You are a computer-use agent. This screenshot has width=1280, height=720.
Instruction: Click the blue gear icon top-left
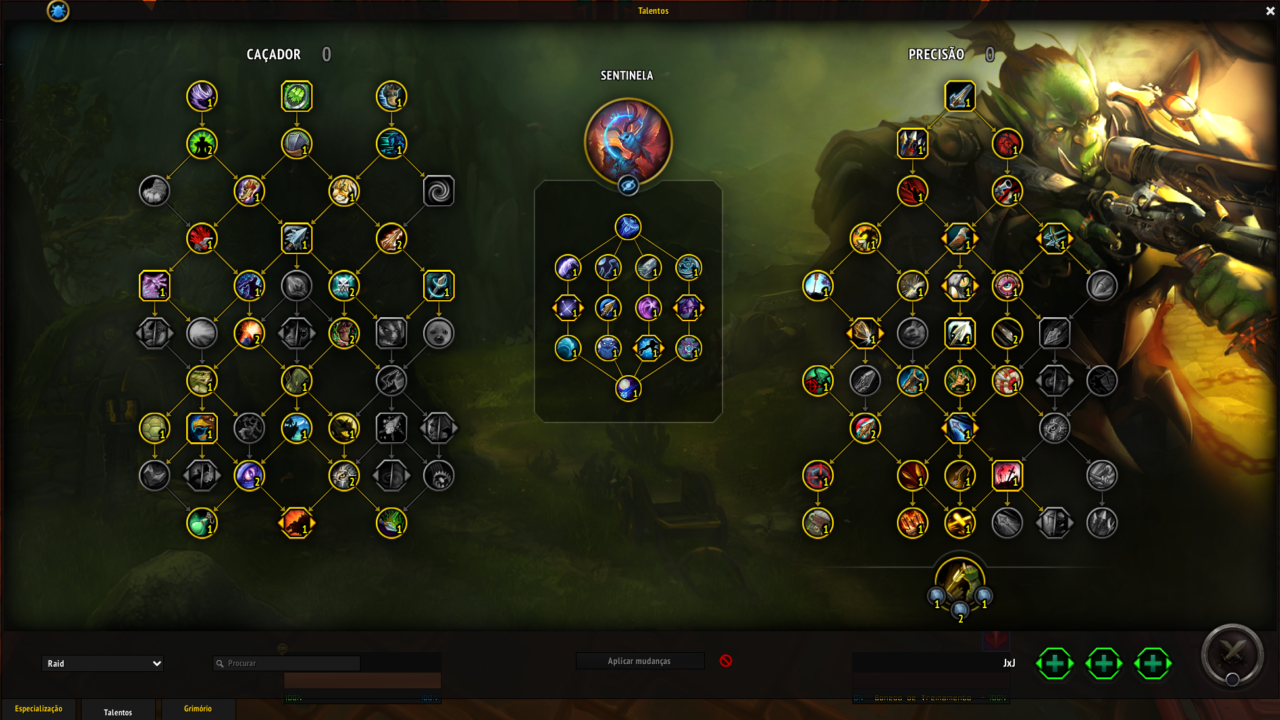pyautogui.click(x=58, y=11)
